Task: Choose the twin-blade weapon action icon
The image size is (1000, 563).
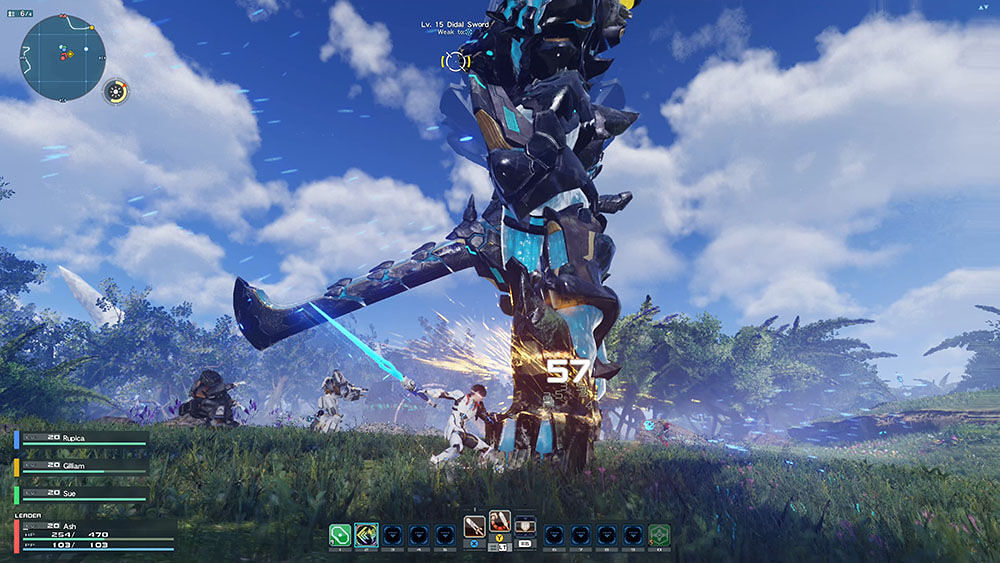Action: coord(500,522)
